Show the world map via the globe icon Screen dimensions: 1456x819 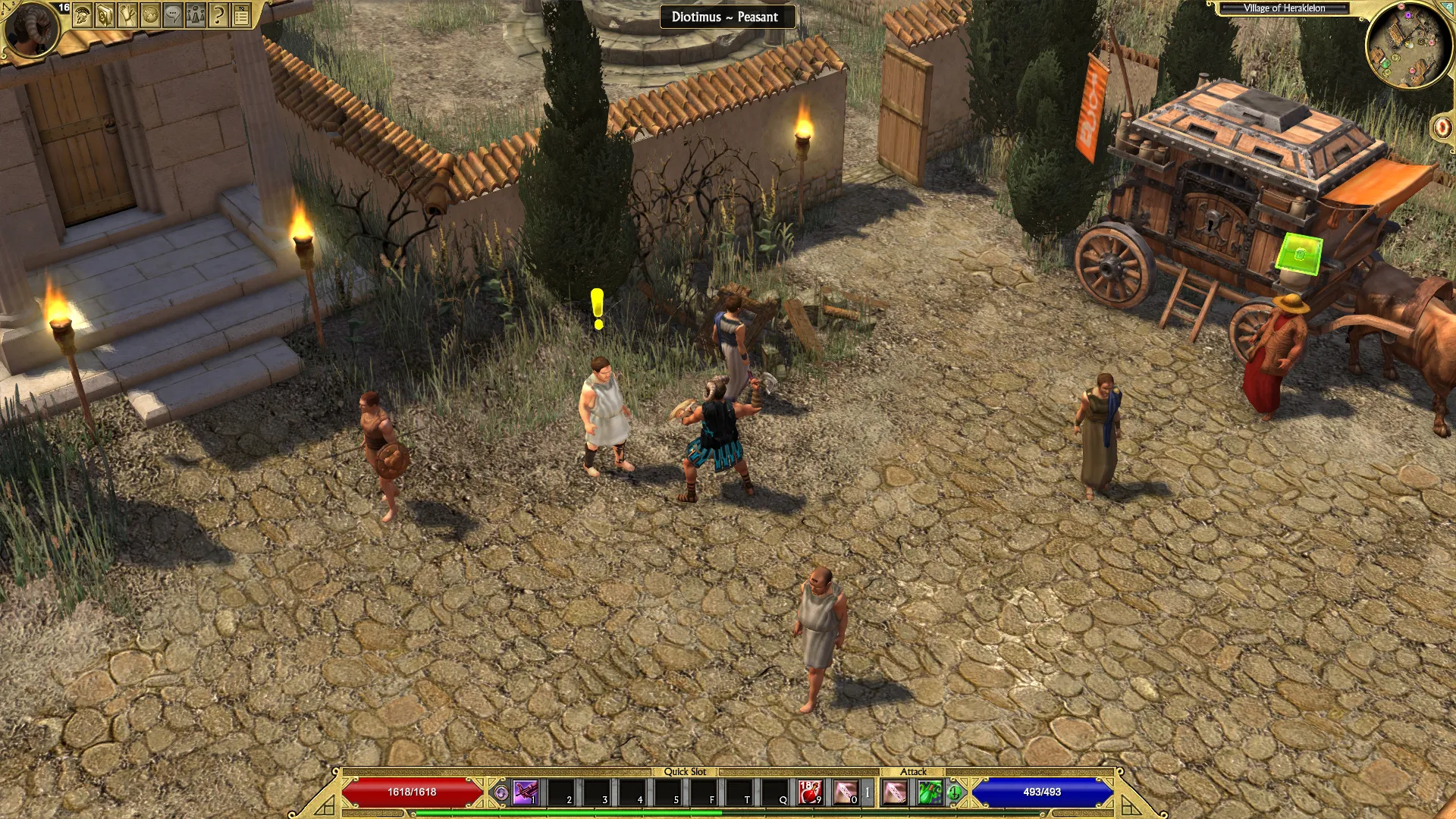(x=151, y=15)
